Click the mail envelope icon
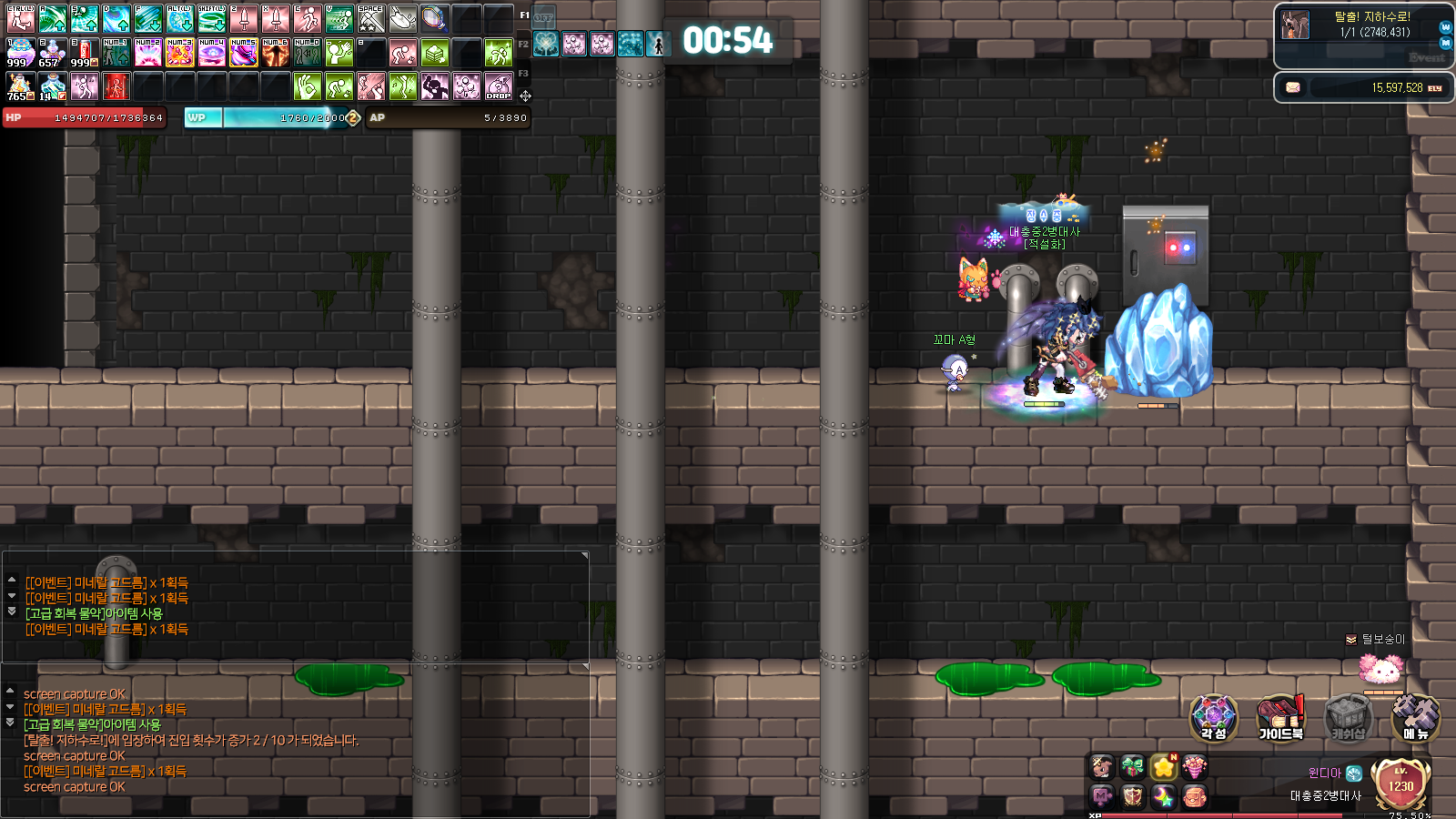This screenshot has height=819, width=1456. point(1292,87)
